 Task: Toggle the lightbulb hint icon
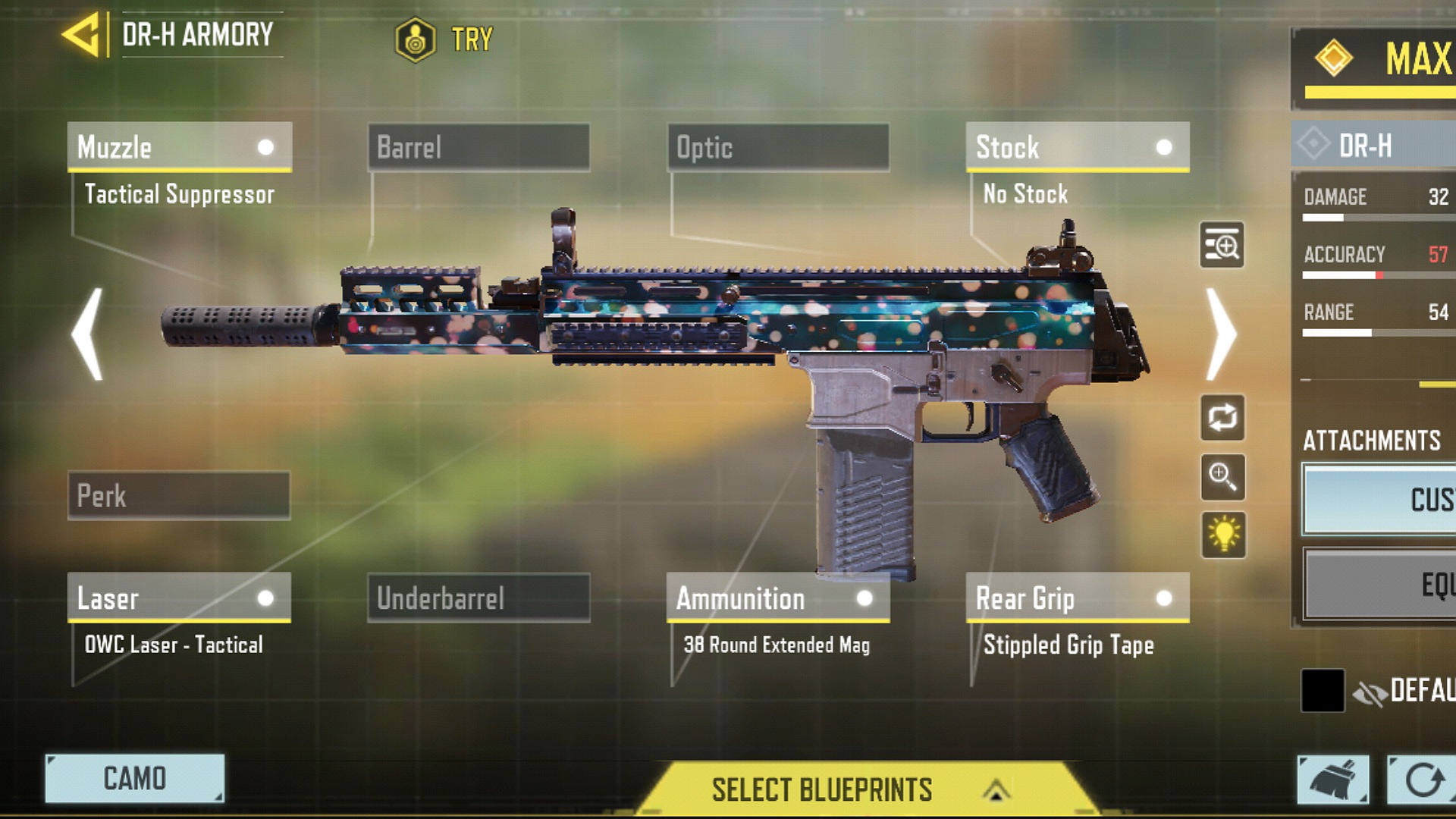click(1223, 535)
